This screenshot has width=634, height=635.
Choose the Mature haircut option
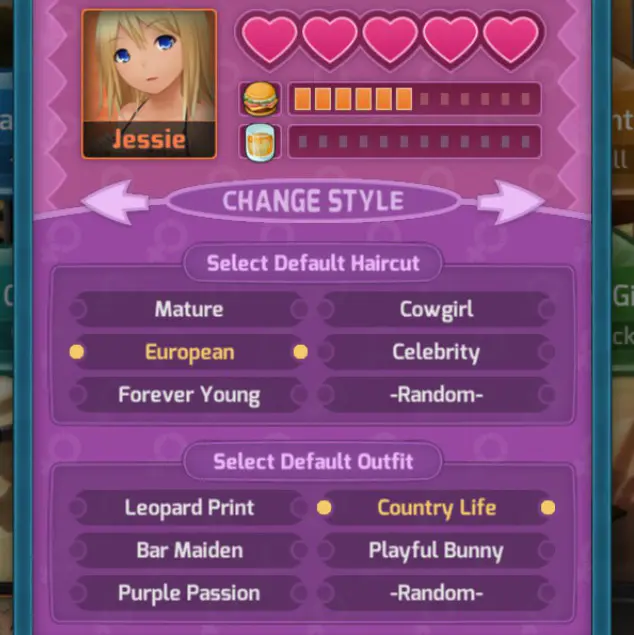coord(188,309)
